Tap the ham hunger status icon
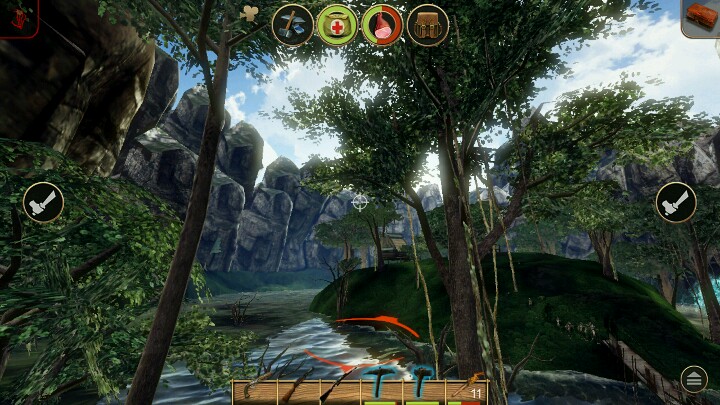This screenshot has width=720, height=405. (x=382, y=24)
